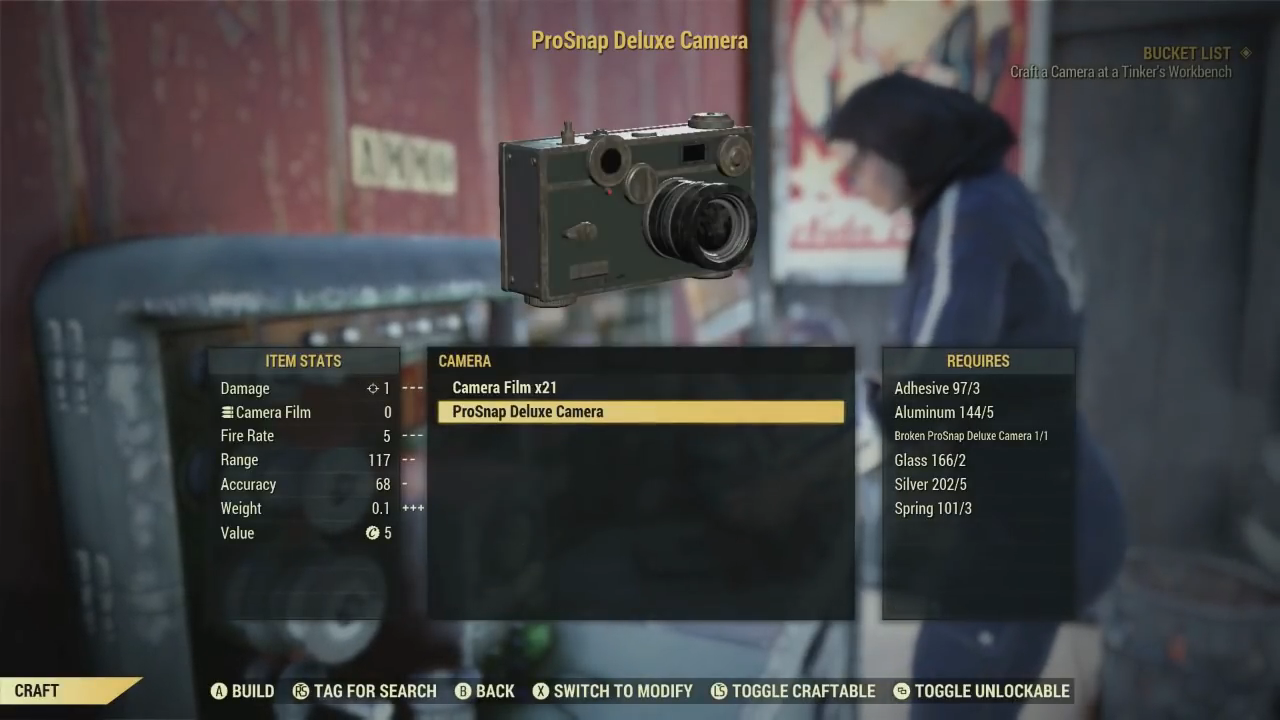Open the Bucket List quest tracker

tap(1186, 53)
